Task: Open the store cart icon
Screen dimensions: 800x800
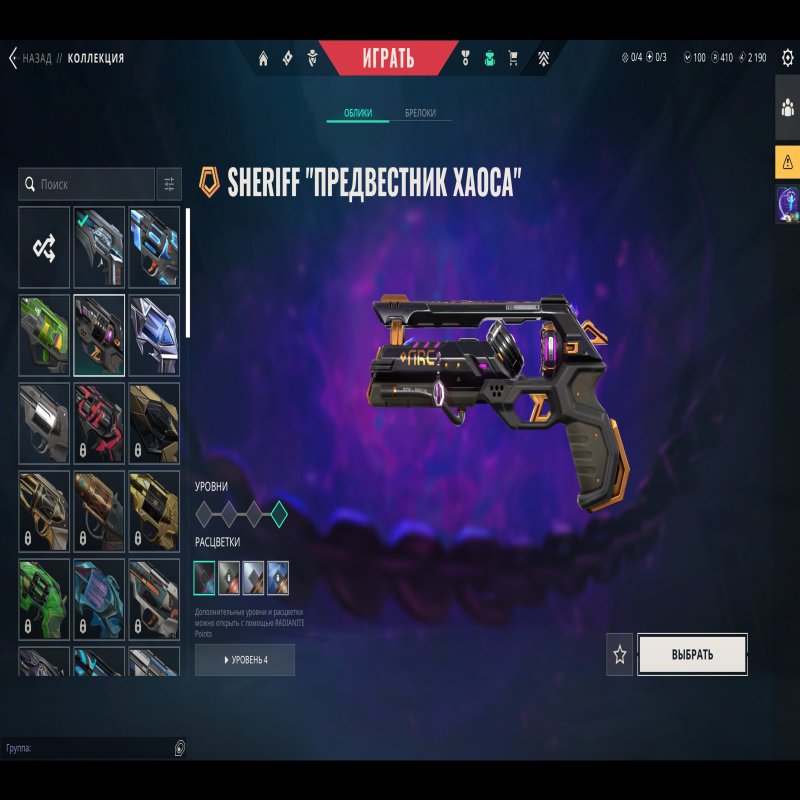Action: 514,58
